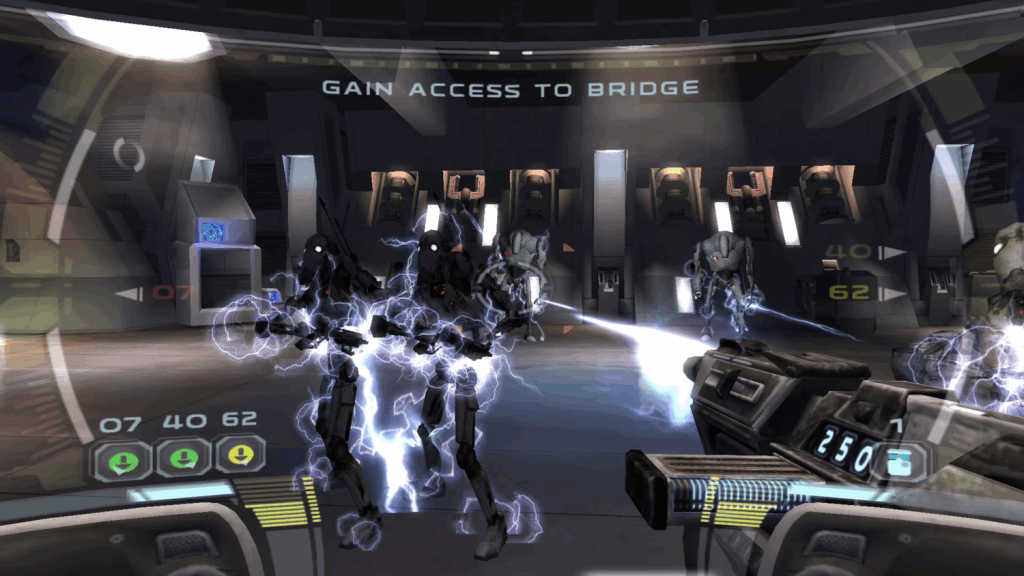Screen dimensions: 1024x576
Task: Select squad member 62's yellow status icon
Action: tap(240, 458)
